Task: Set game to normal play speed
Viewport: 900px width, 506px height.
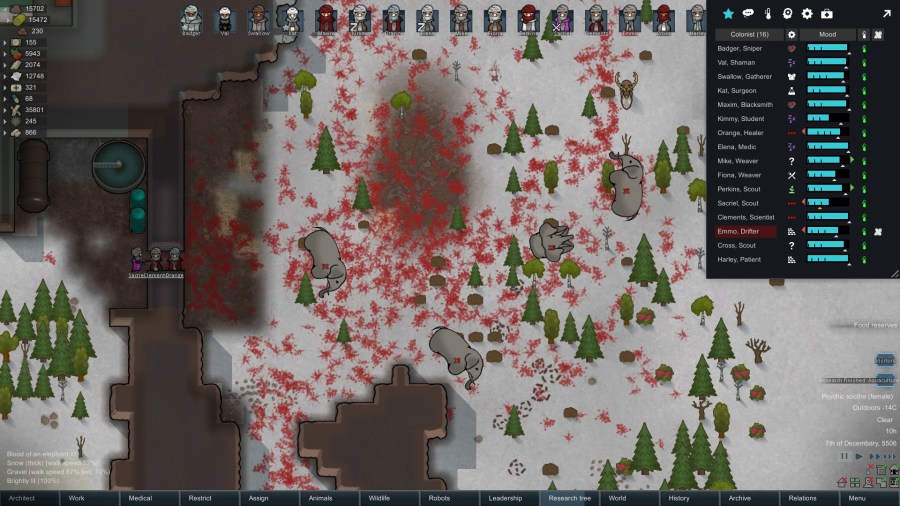Action: click(858, 456)
